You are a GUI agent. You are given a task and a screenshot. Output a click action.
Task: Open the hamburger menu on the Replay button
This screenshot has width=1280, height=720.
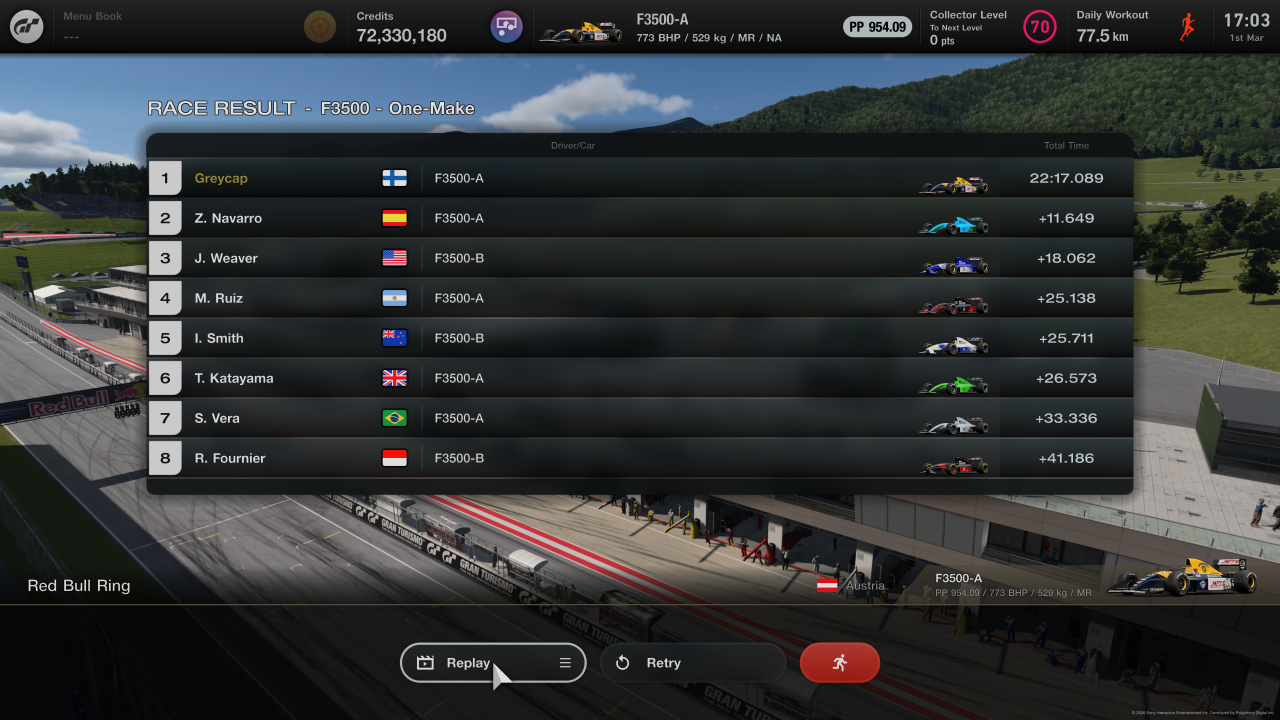[564, 662]
